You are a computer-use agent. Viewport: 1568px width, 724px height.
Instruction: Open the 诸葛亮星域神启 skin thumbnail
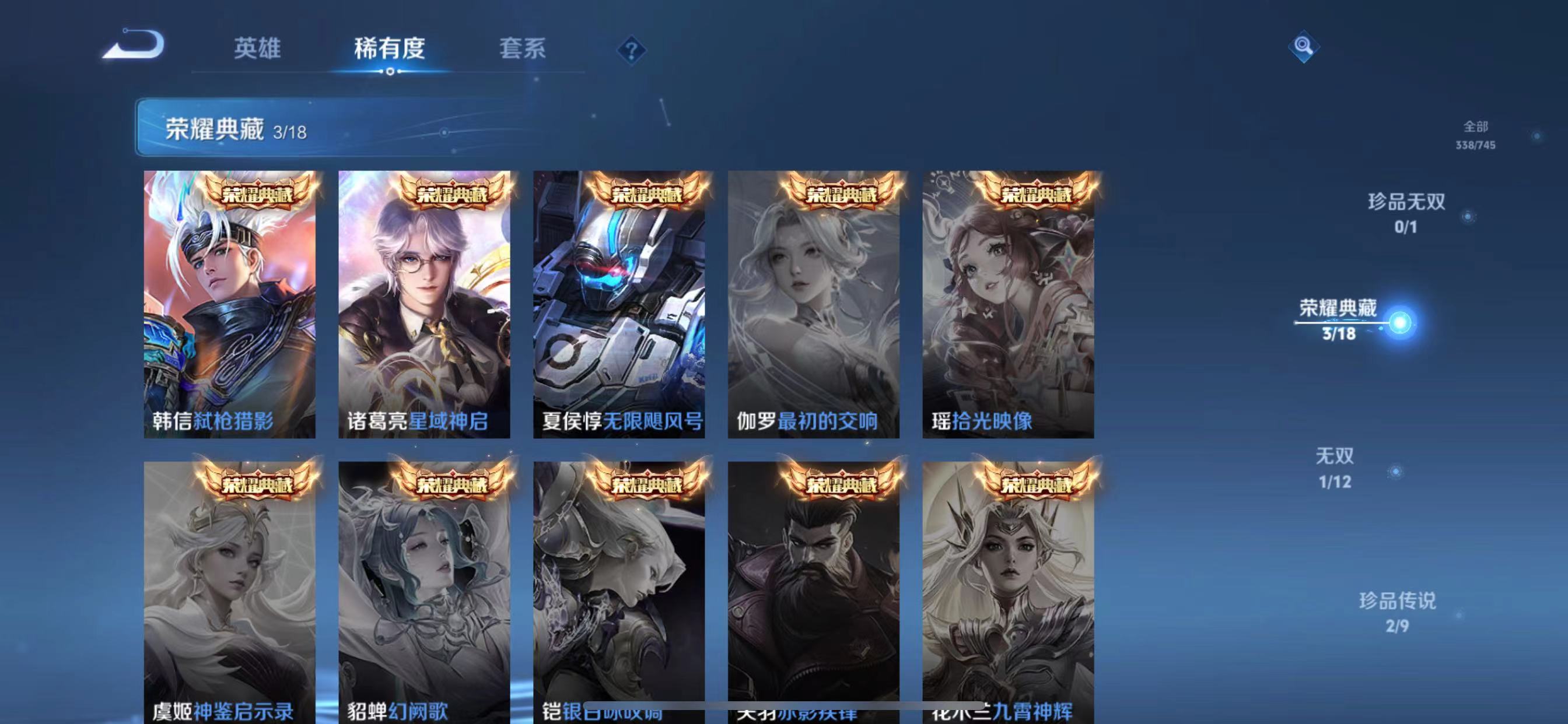[x=424, y=292]
